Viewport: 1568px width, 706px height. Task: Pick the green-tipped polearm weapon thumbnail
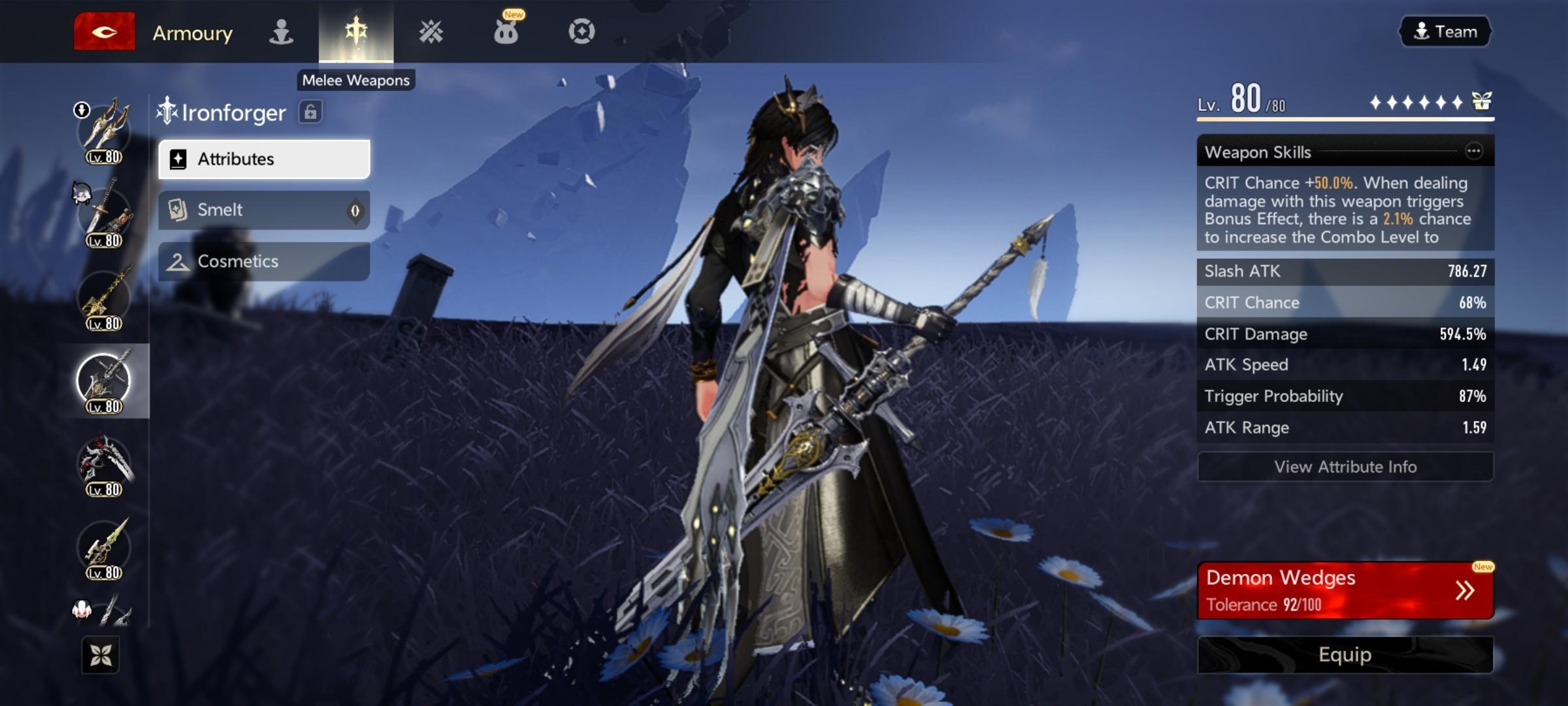point(104,548)
